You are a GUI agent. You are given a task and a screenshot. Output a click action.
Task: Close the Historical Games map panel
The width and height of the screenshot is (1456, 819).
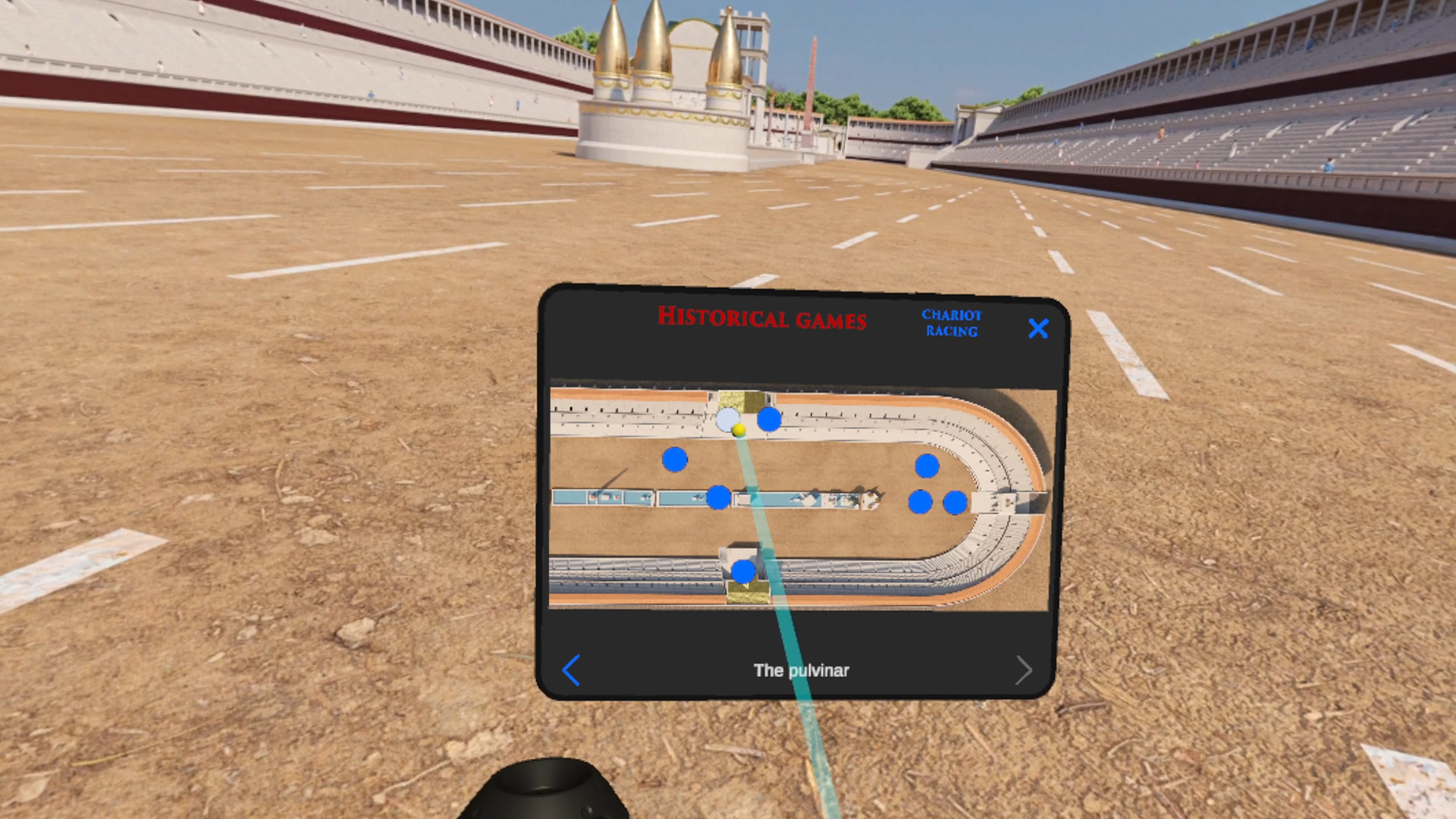[1038, 328]
